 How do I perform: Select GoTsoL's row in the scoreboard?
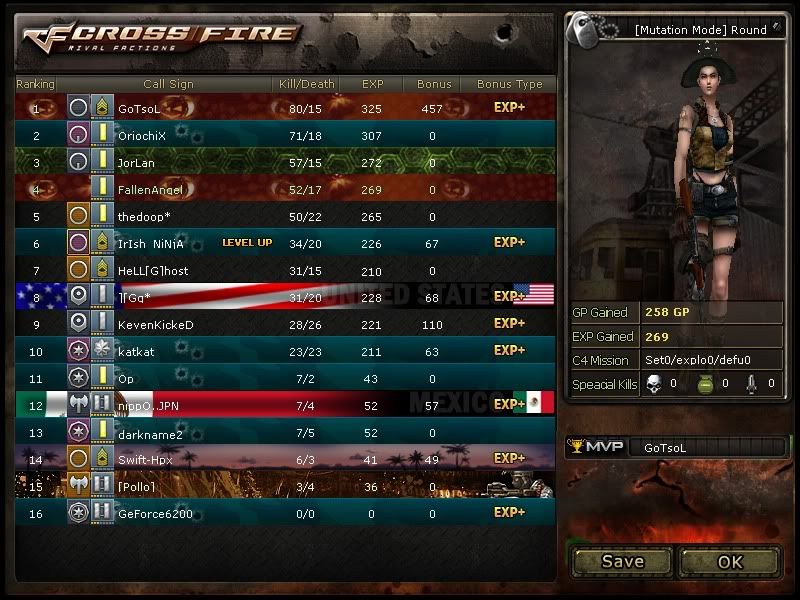pos(285,108)
